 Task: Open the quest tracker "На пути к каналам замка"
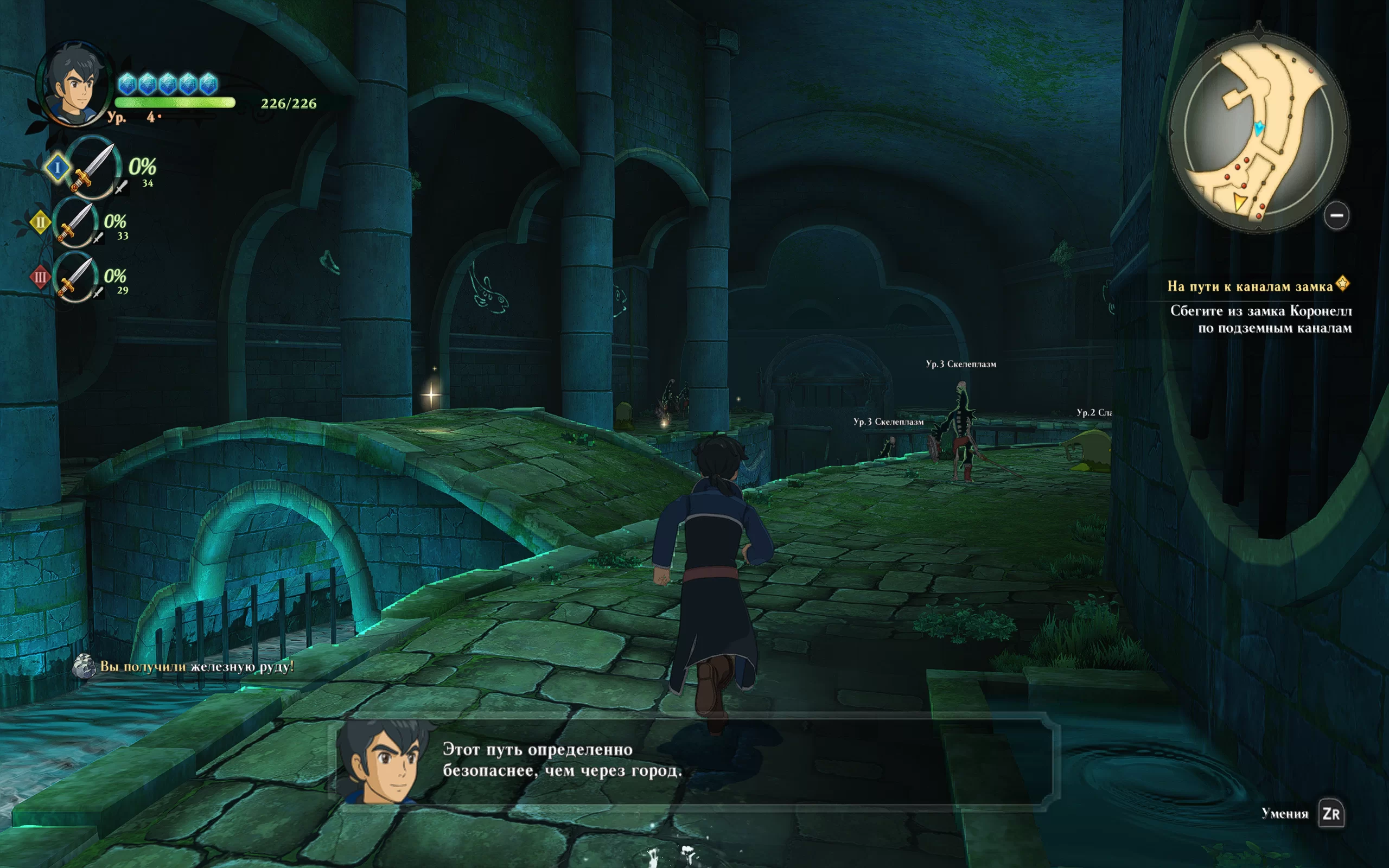tap(1250, 286)
